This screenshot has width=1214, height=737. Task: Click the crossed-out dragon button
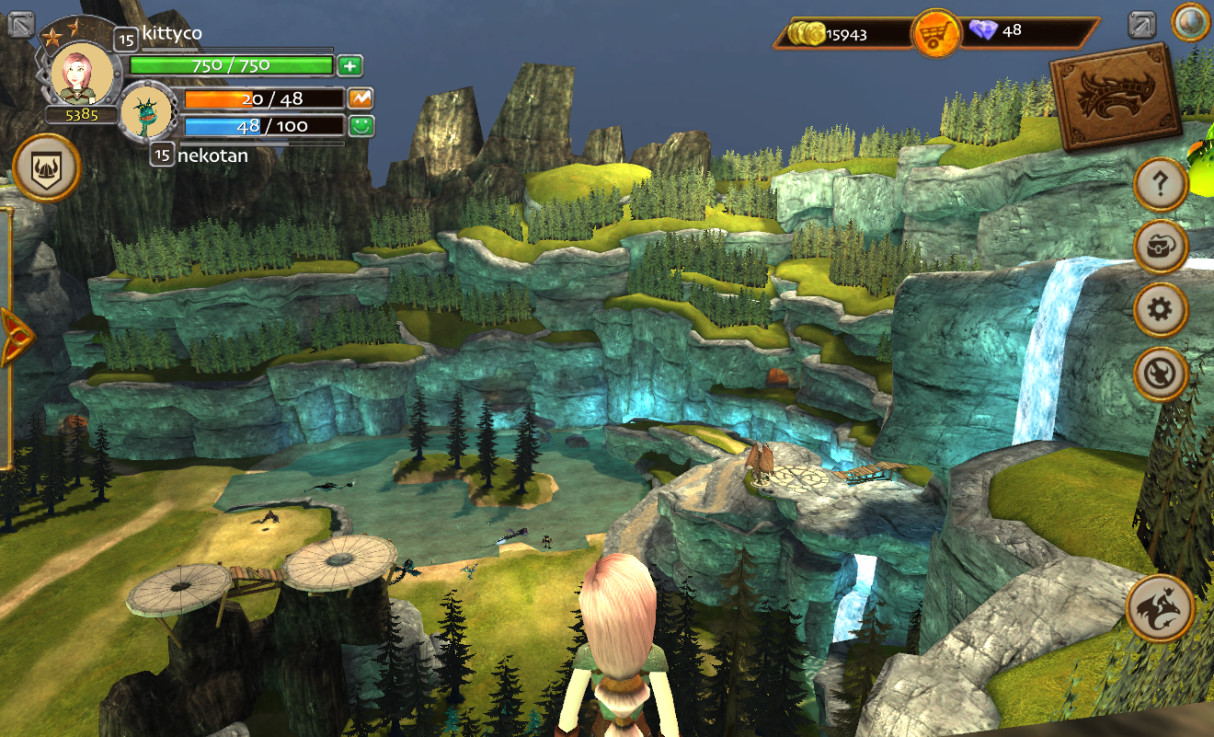pyautogui.click(x=1160, y=374)
